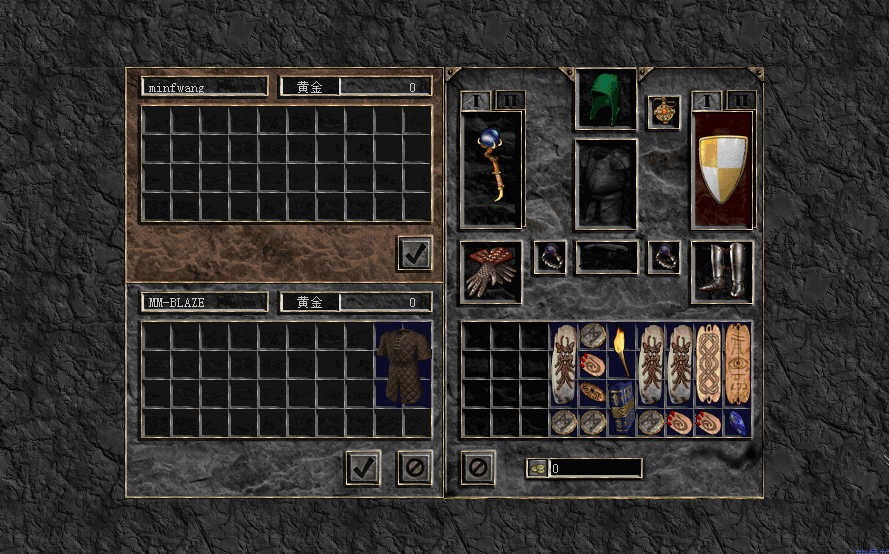The height and width of the screenshot is (554, 889).
Task: Pick up the equipped chain gloves
Action: (491, 271)
